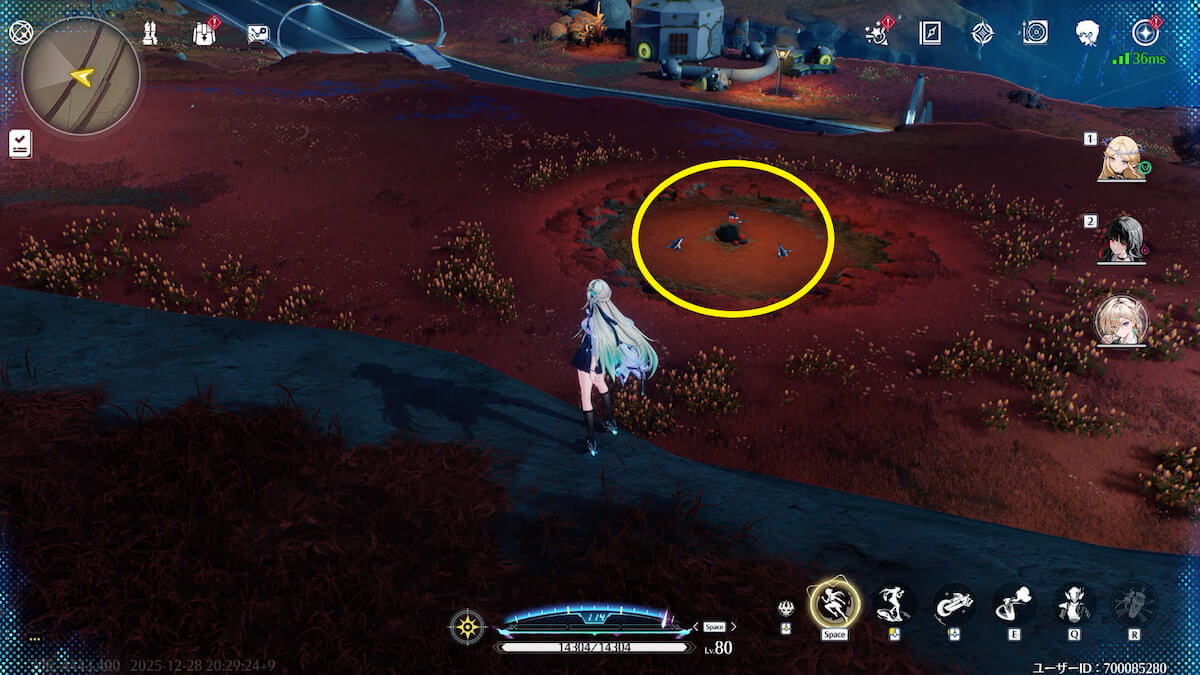Activate the crouching figure skill icon
The height and width of the screenshot is (675, 1200).
click(x=894, y=604)
